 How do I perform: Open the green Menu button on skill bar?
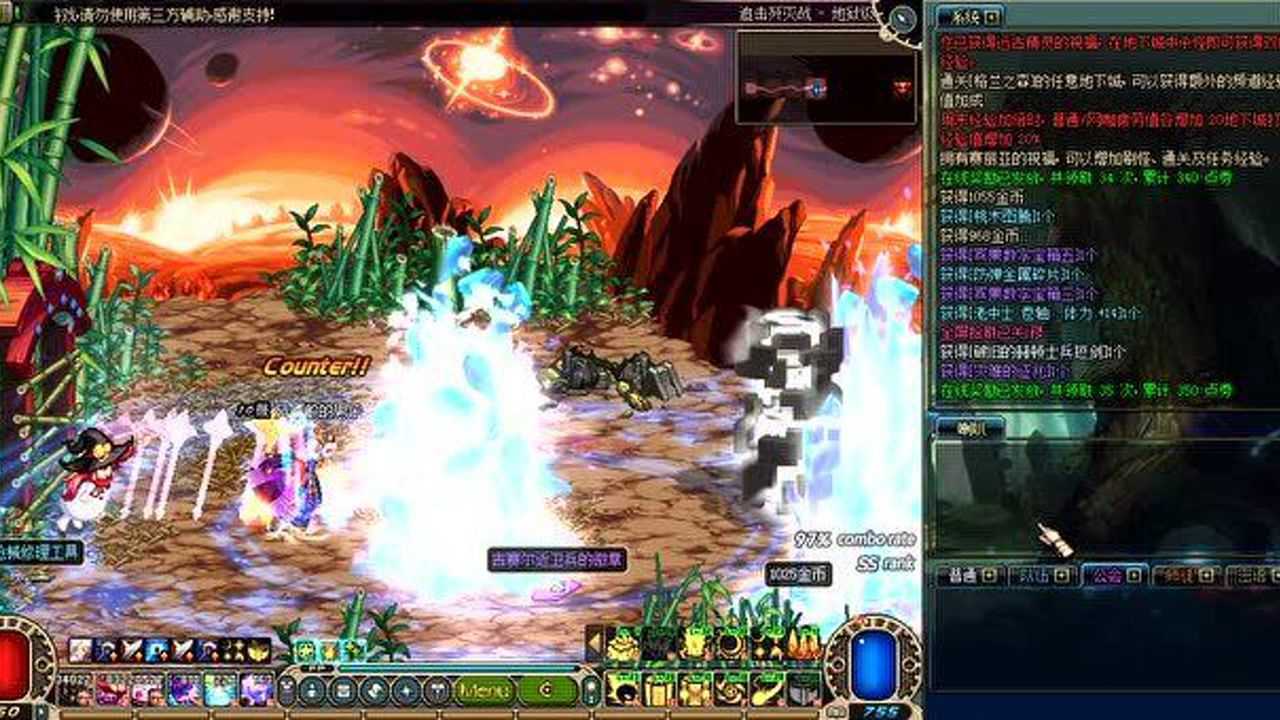click(483, 690)
